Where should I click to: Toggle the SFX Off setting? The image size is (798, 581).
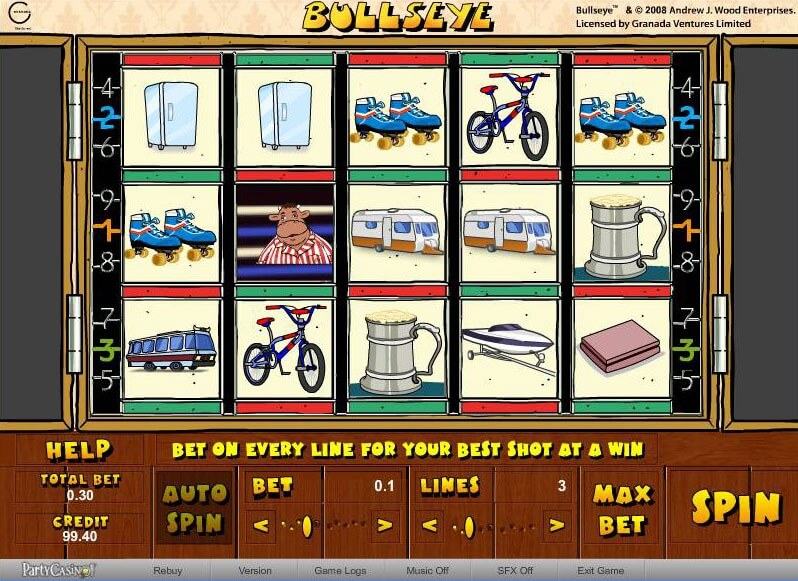pos(515,571)
